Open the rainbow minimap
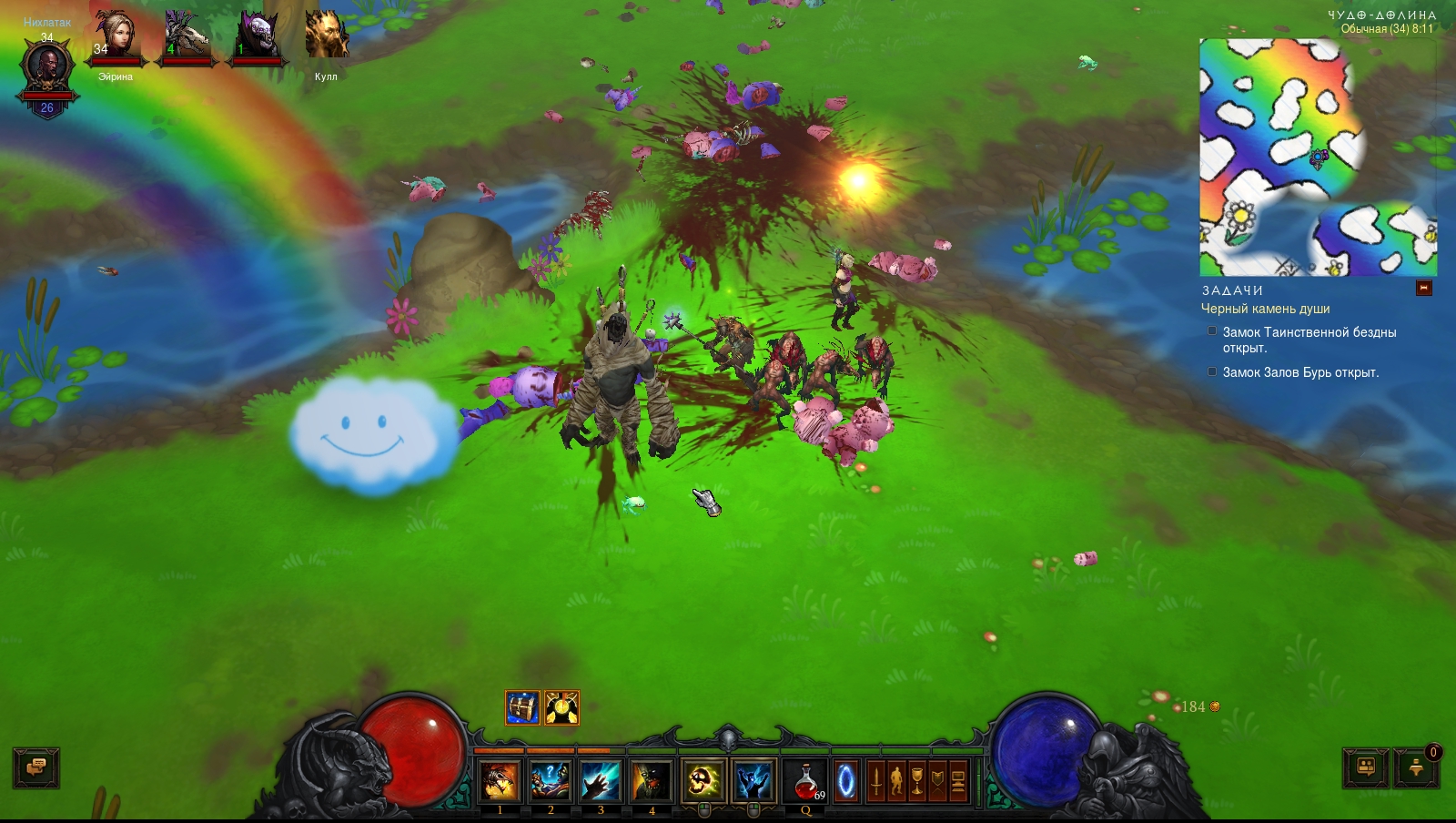Viewport: 1456px width, 823px height. point(1318,157)
